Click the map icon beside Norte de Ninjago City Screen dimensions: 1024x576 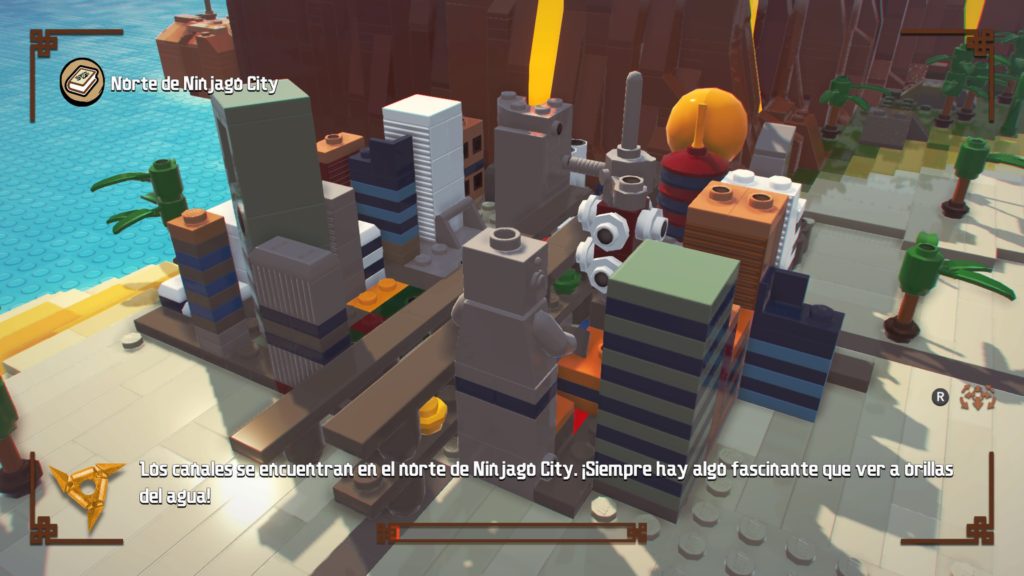[81, 82]
